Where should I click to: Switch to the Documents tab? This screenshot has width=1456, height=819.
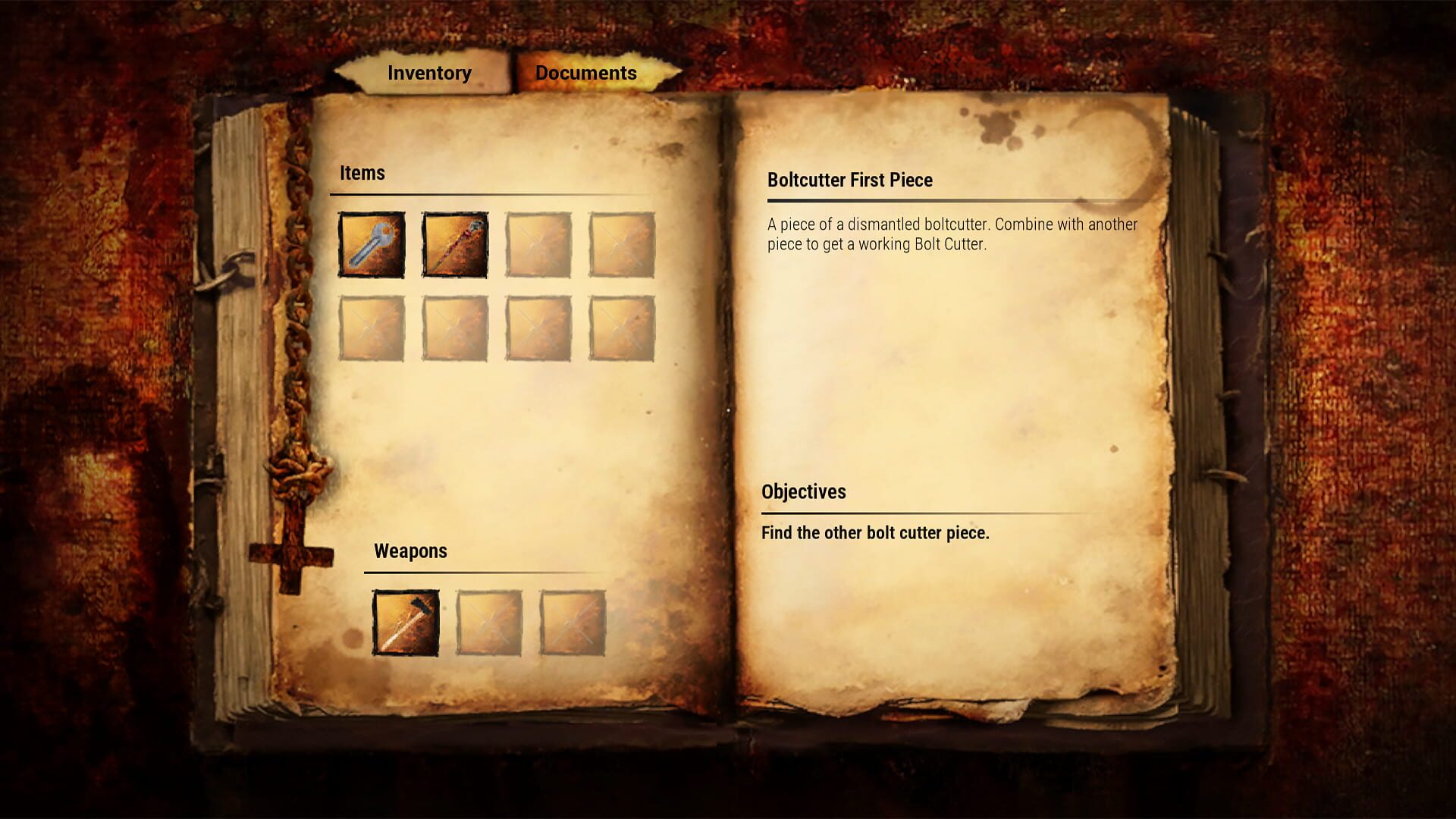(x=585, y=74)
